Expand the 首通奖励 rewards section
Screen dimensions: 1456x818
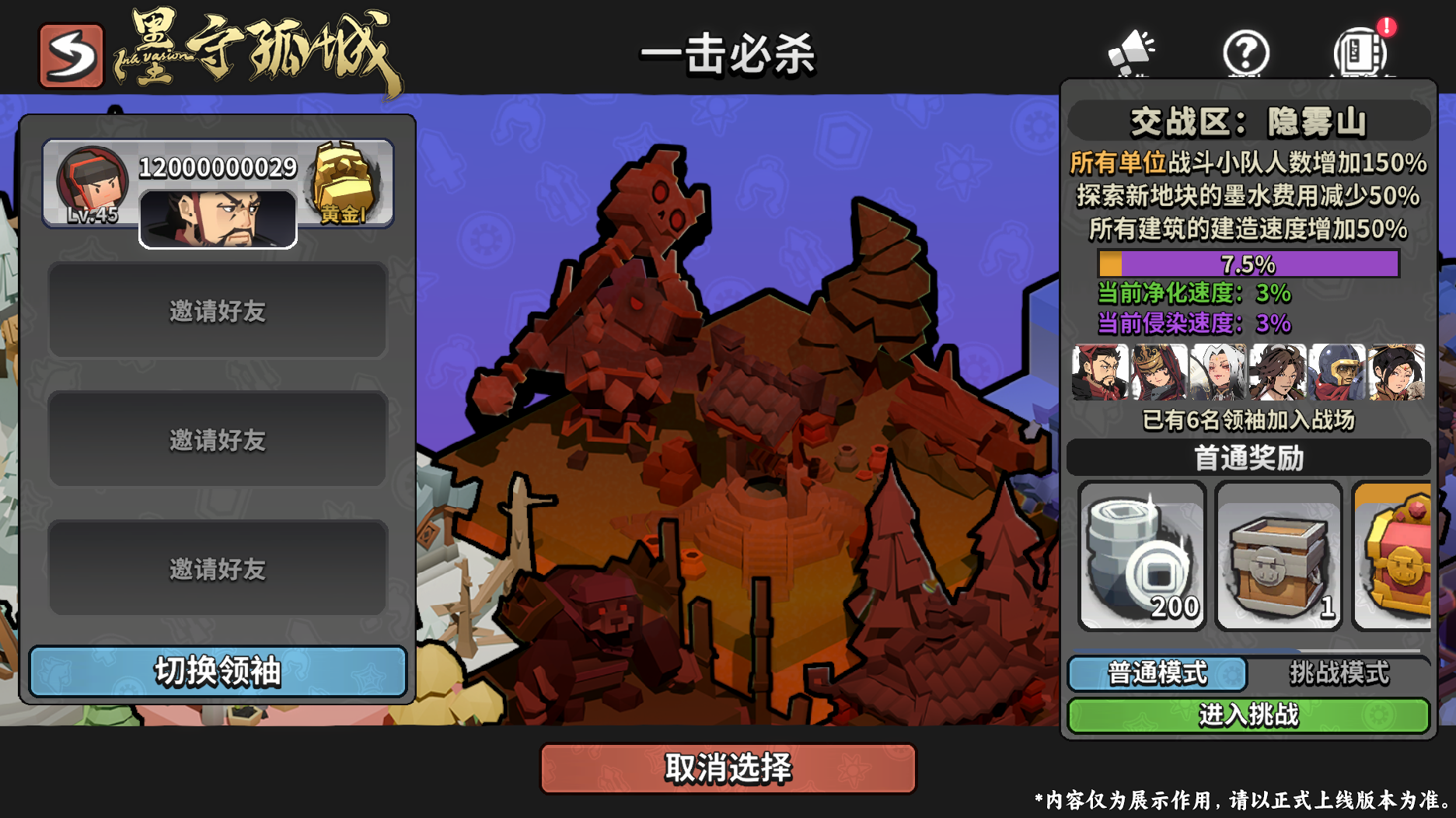(1248, 459)
